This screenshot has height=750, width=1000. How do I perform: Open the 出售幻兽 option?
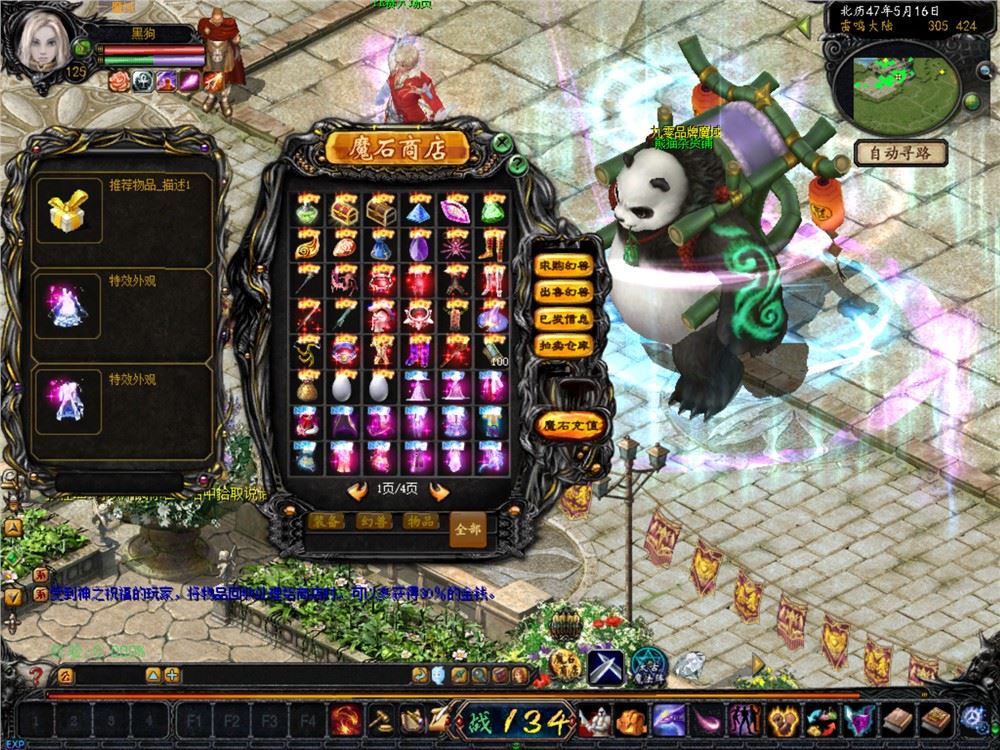(564, 293)
